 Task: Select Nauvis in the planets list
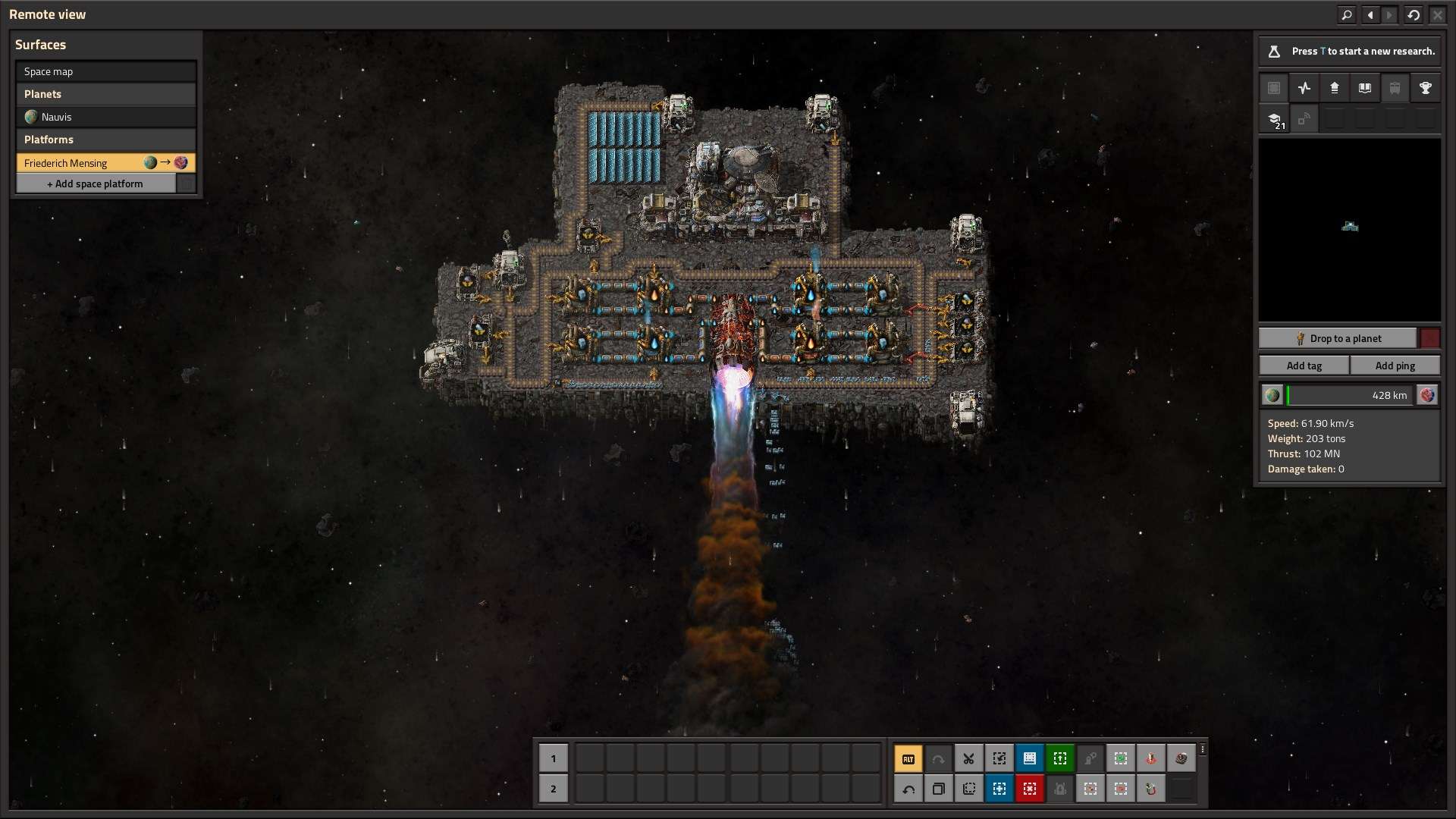tap(105, 117)
